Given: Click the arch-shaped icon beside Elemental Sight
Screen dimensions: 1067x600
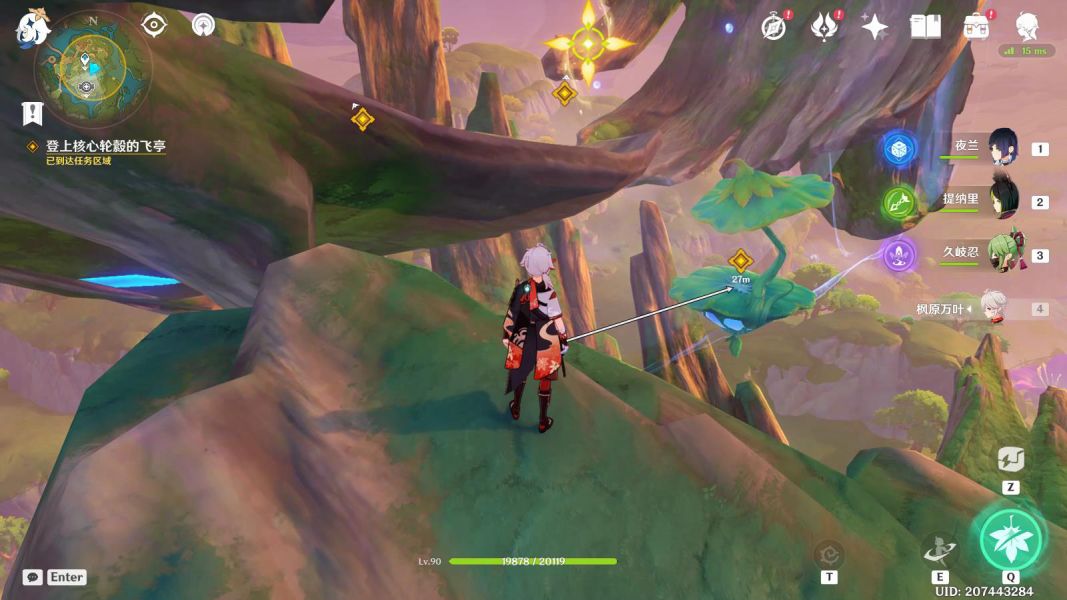Looking at the screenshot, I should pyautogui.click(x=203, y=25).
